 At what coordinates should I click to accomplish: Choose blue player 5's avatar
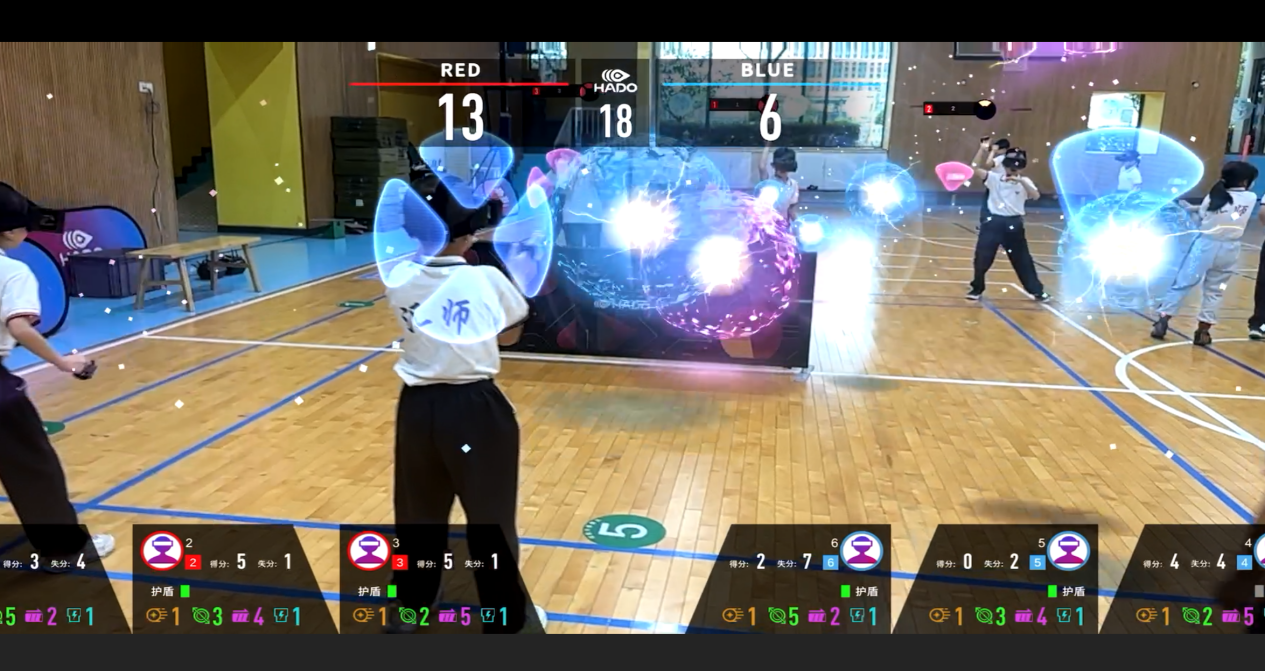1068,551
